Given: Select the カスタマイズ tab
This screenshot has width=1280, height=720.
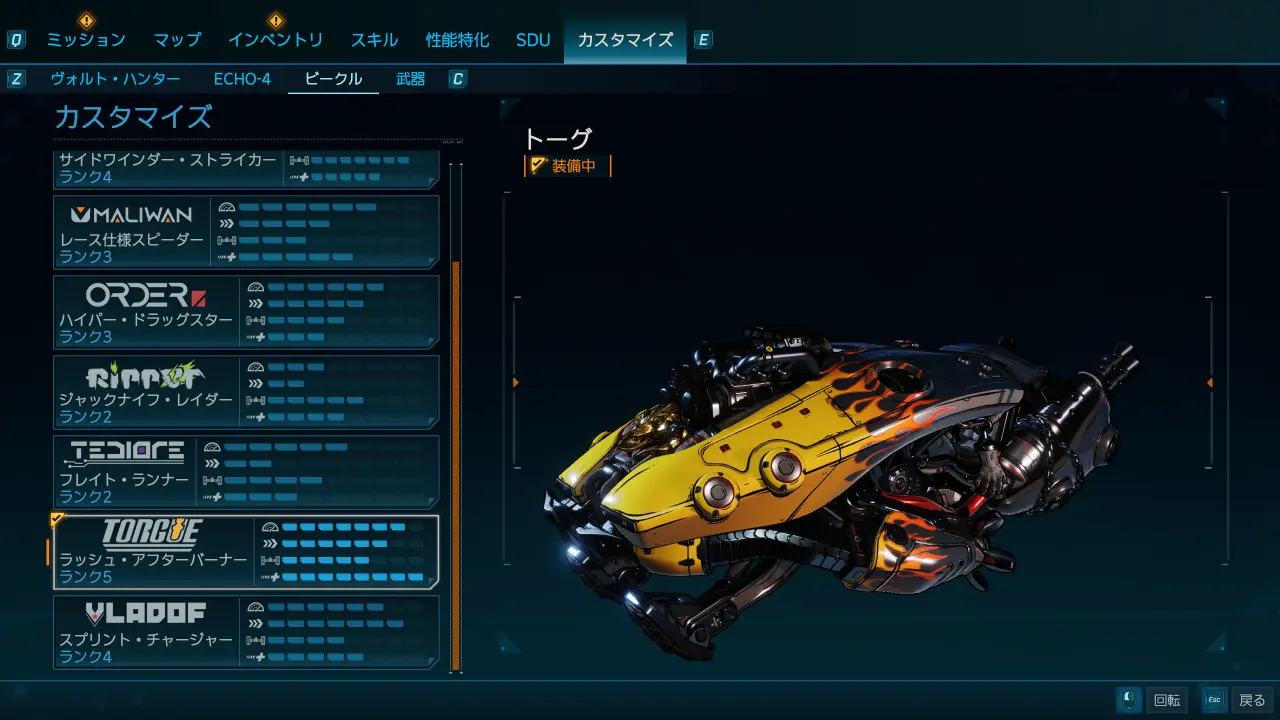Looking at the screenshot, I should point(625,40).
